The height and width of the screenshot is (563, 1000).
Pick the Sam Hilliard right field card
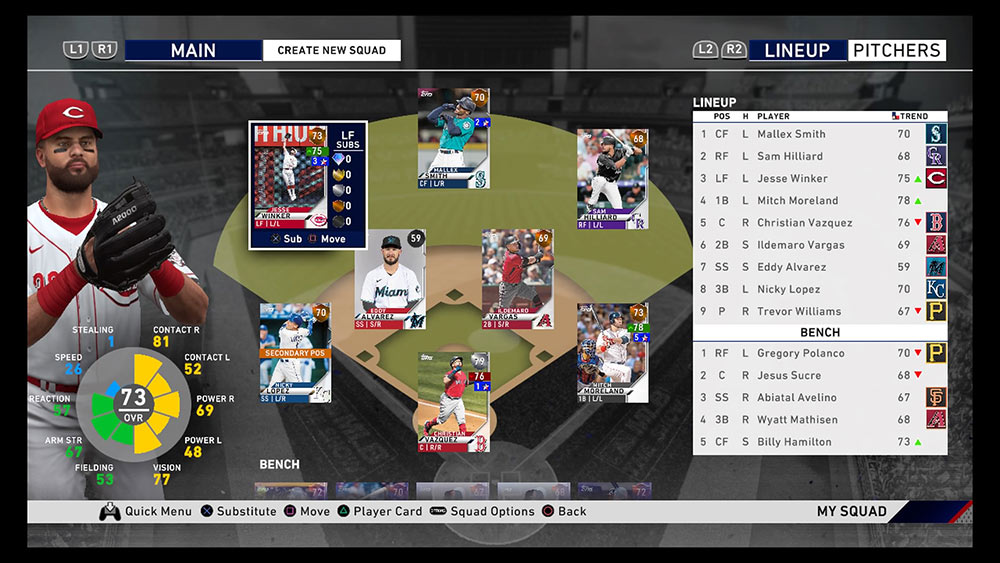612,179
